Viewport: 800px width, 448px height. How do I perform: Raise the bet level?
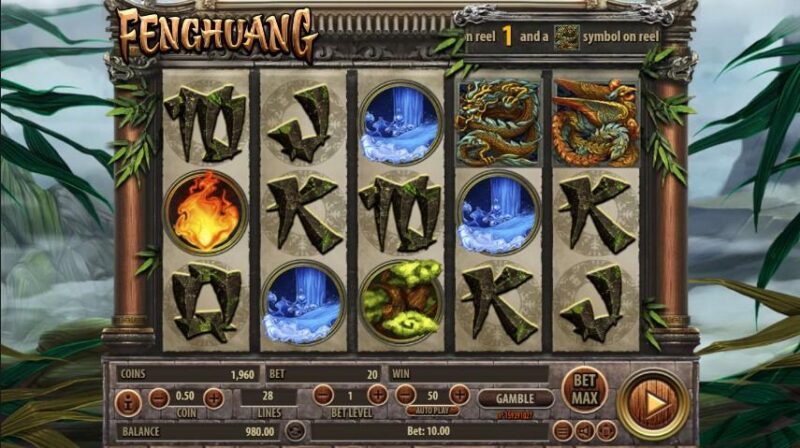pos(377,395)
